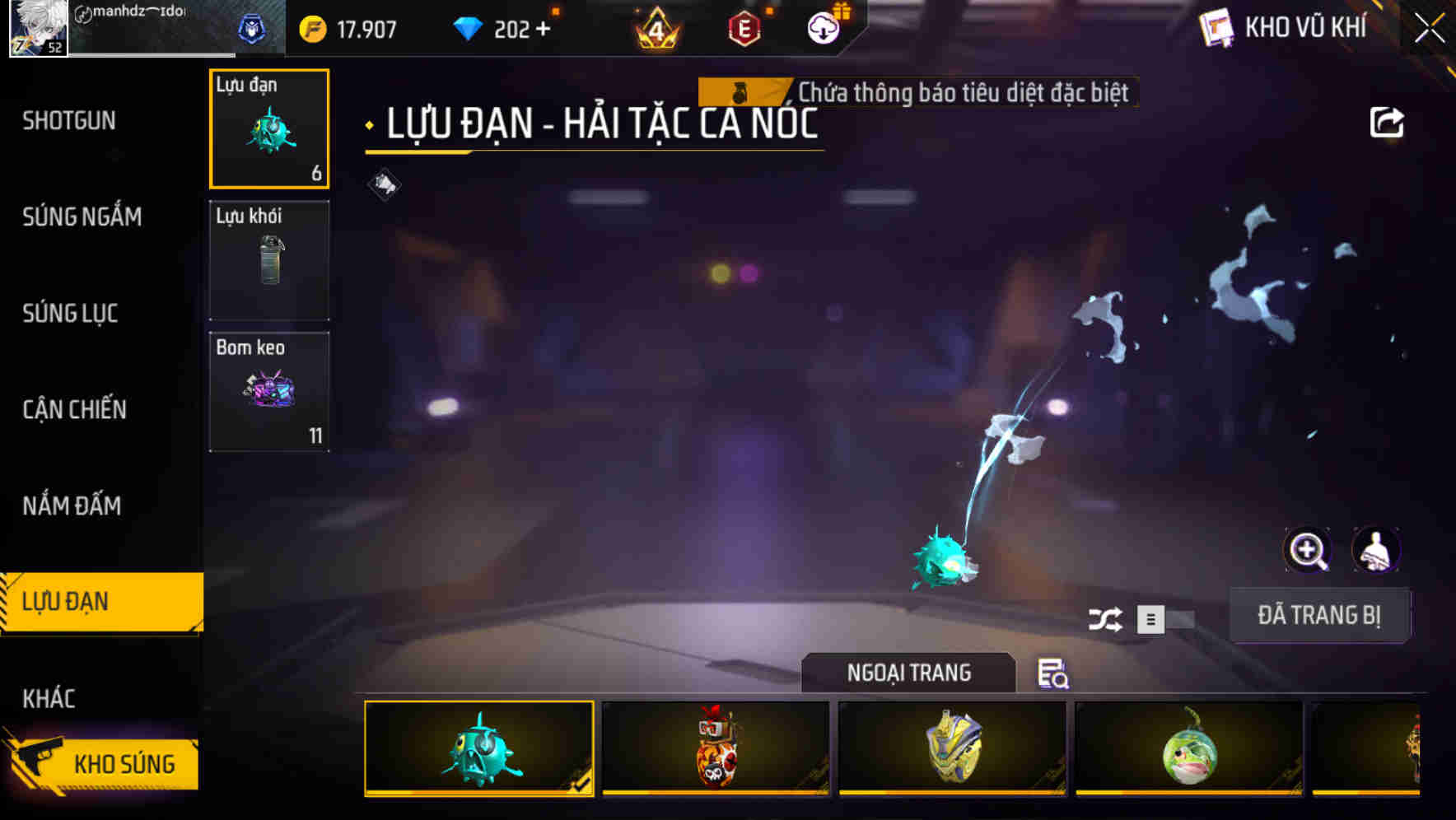1456x820 pixels.
Task: Select the CẬN CHIẾN category
Action: pyautogui.click(x=74, y=409)
